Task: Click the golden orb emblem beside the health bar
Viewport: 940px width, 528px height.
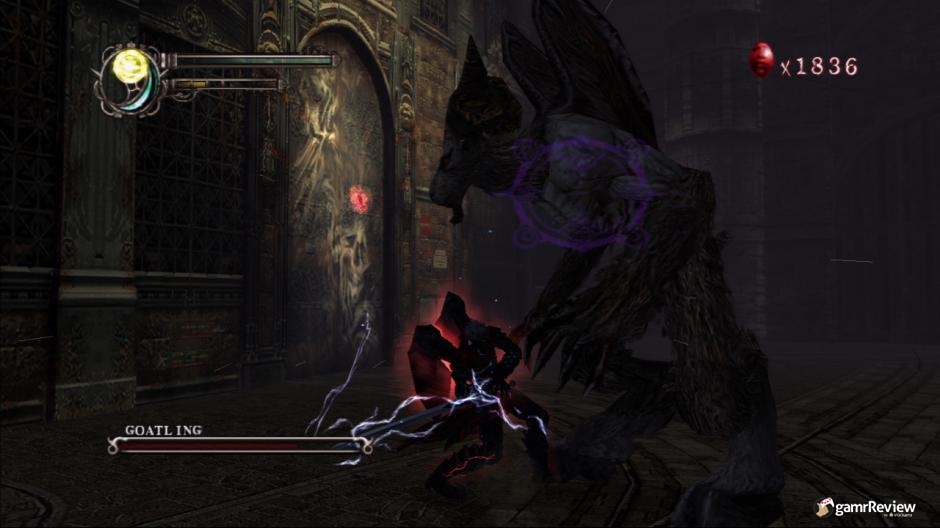Action: [x=128, y=67]
